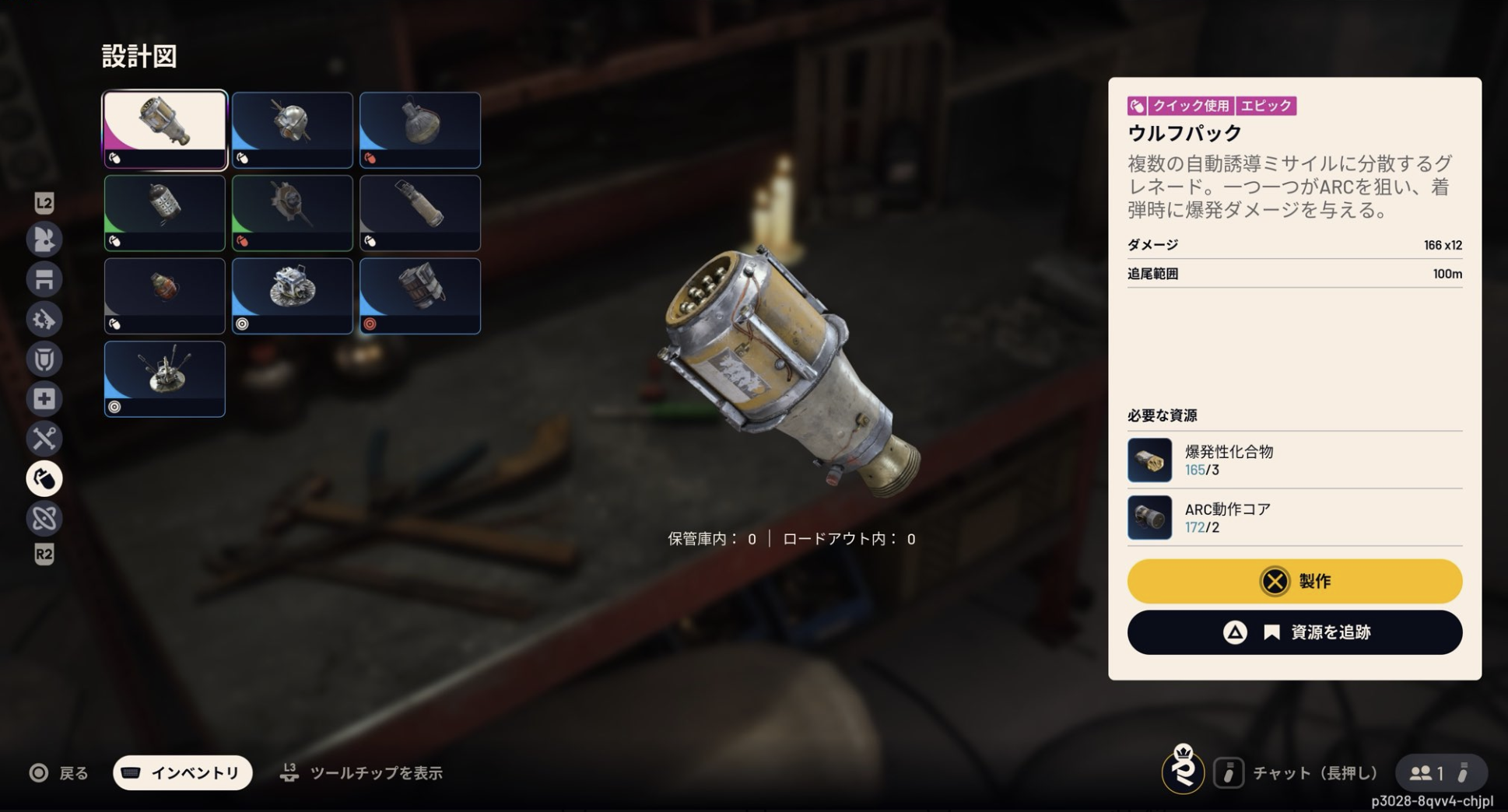Switch to the atom orbit category tab
This screenshot has width=1508, height=812.
click(x=44, y=518)
